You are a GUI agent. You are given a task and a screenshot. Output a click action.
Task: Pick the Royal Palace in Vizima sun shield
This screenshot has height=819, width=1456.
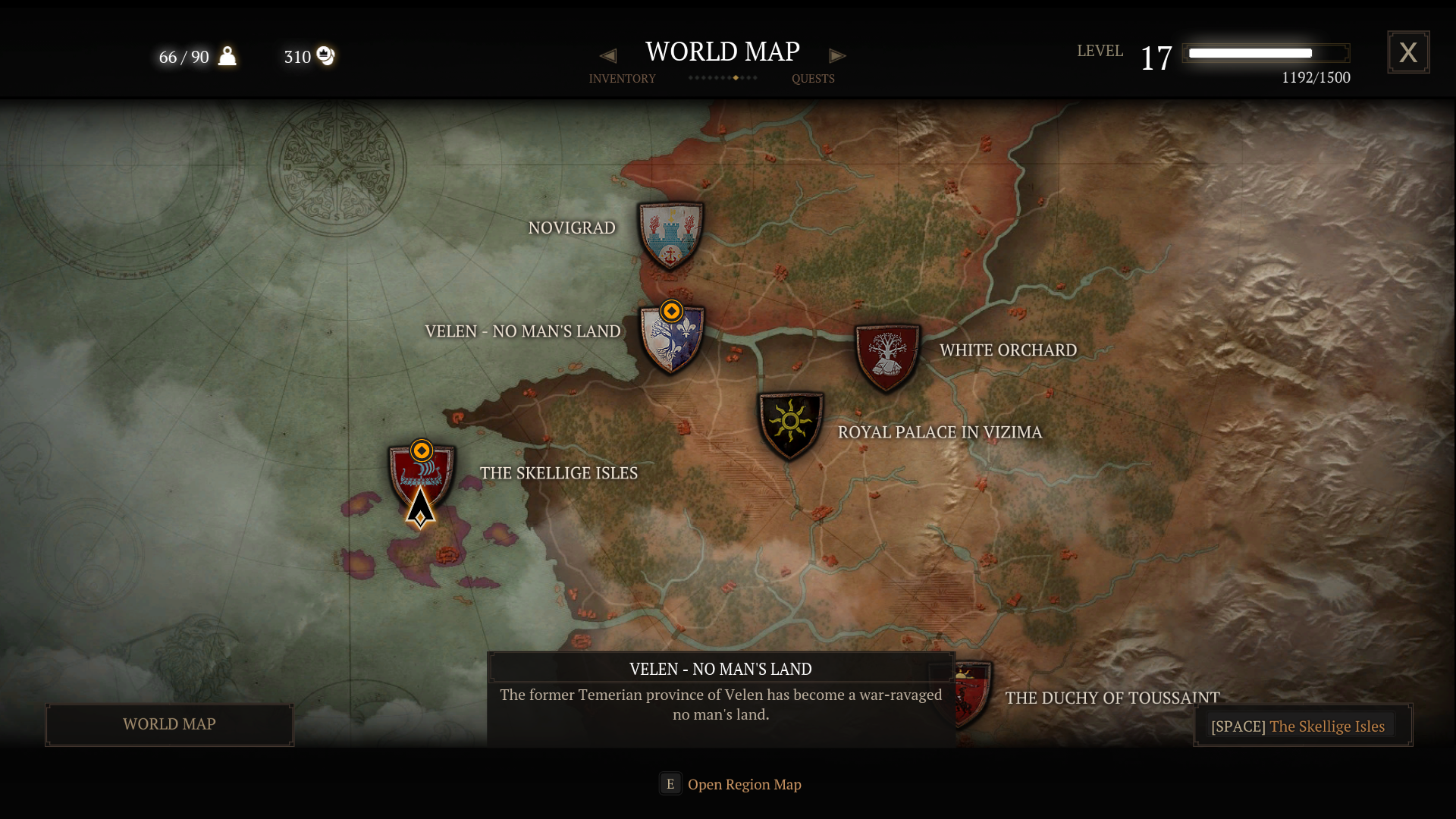click(x=790, y=425)
